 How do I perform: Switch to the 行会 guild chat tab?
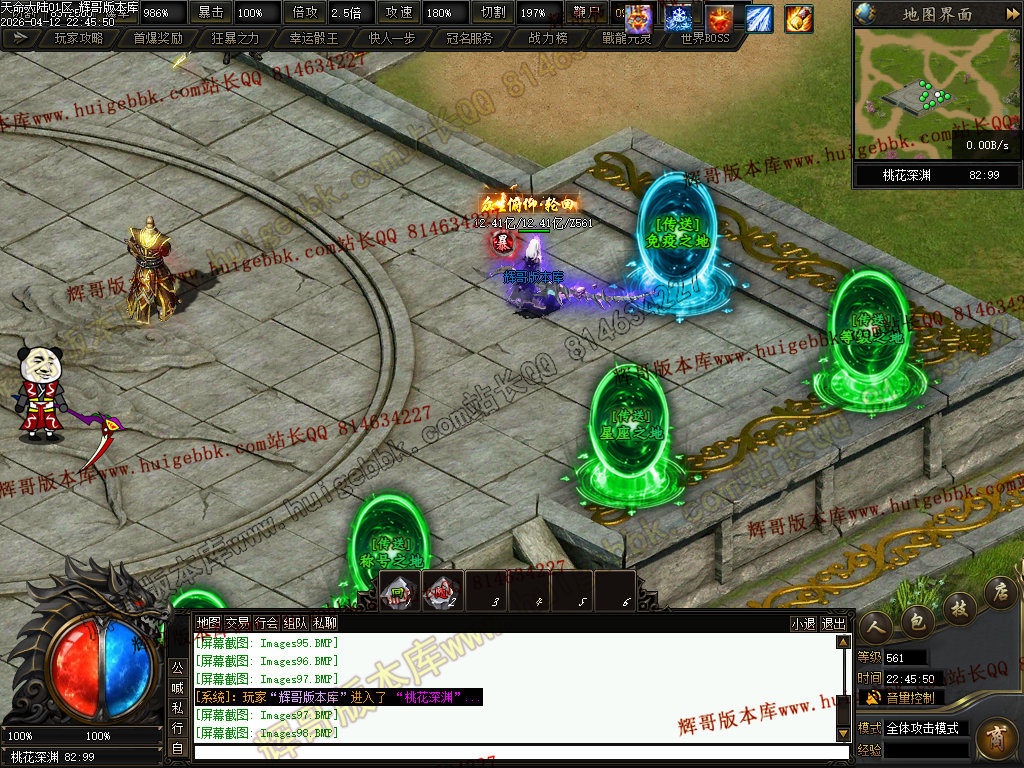tap(266, 622)
